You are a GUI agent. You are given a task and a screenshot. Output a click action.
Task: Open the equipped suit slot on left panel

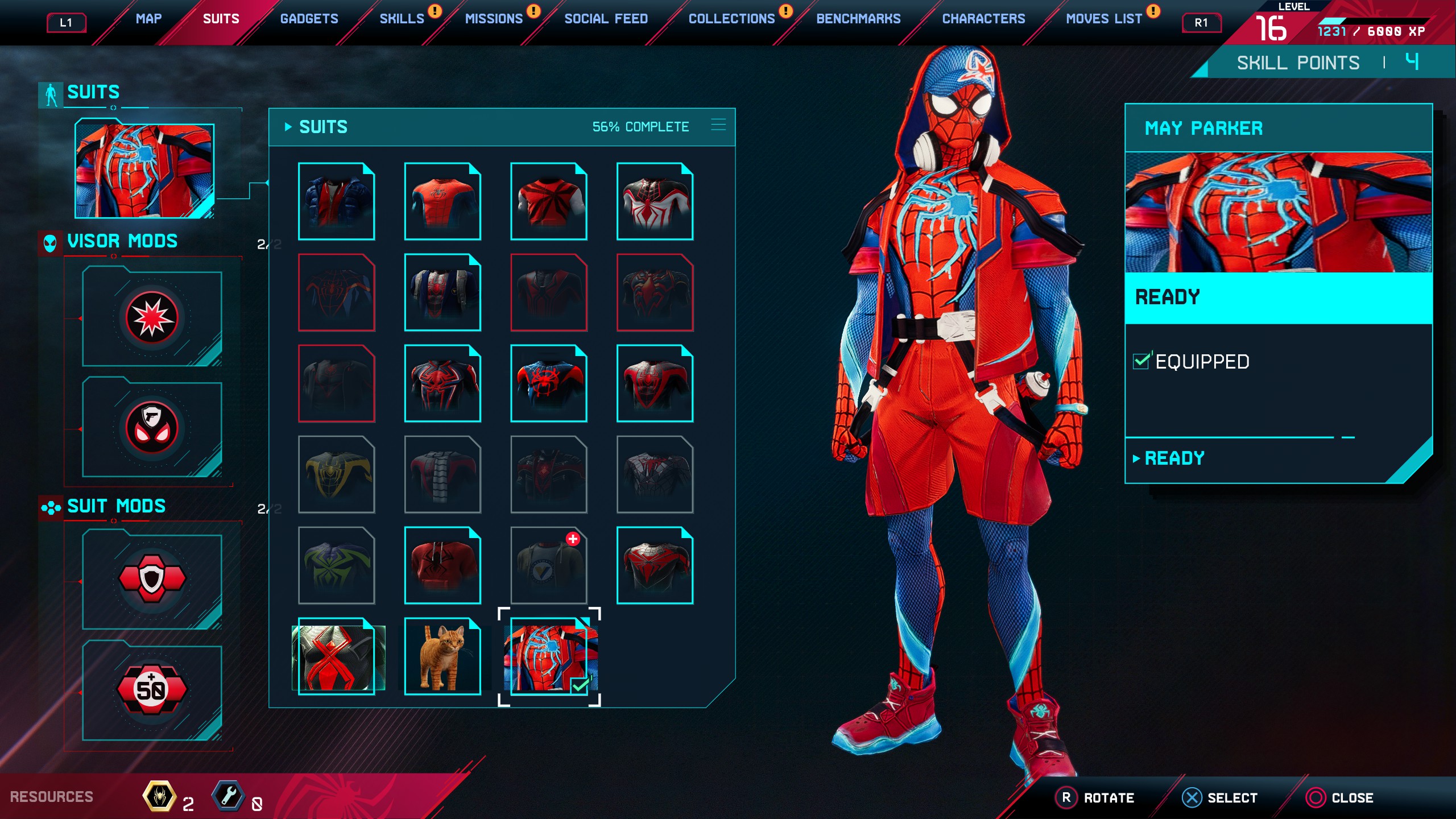[144, 171]
